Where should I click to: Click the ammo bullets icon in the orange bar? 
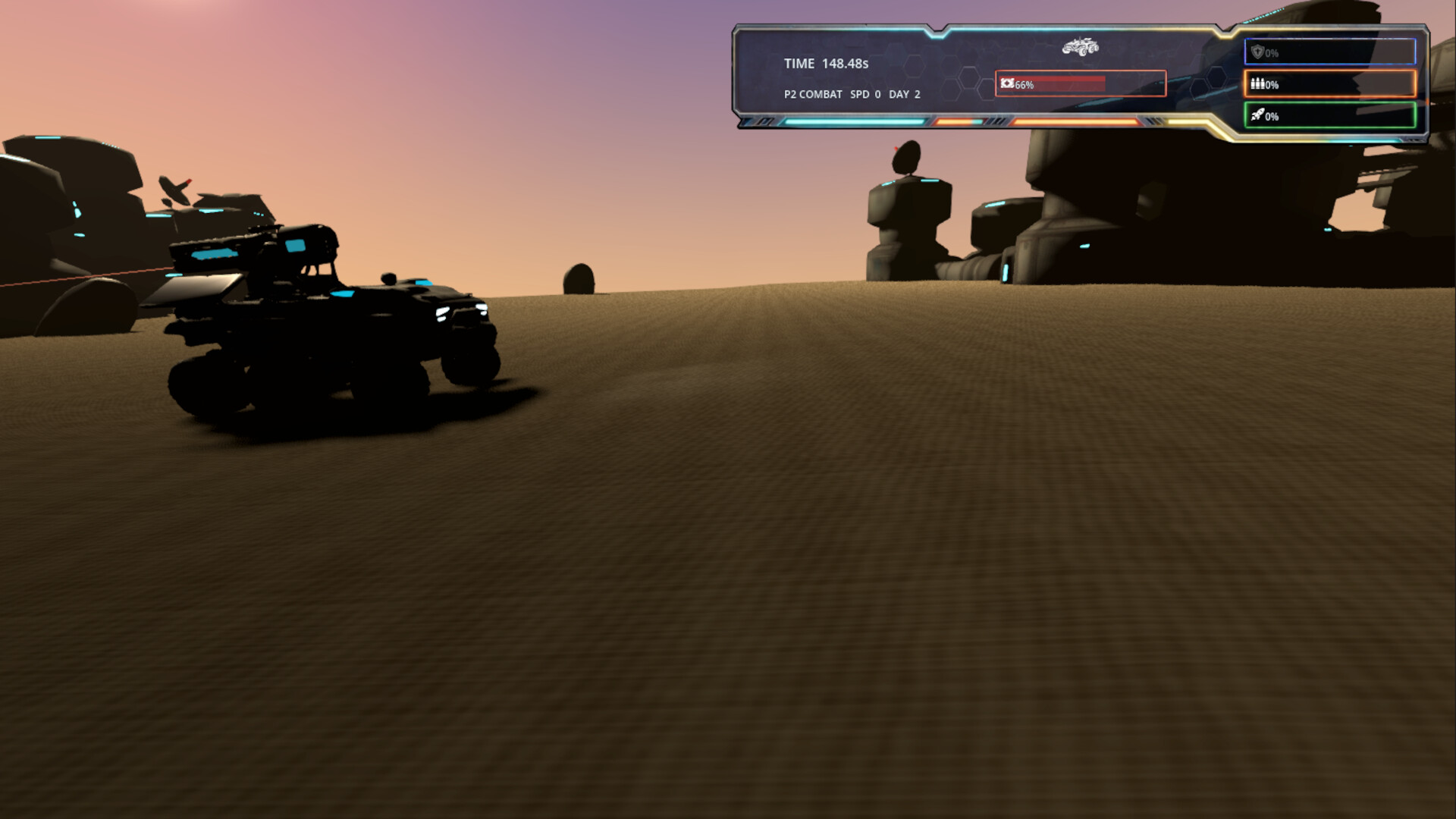[x=1257, y=85]
